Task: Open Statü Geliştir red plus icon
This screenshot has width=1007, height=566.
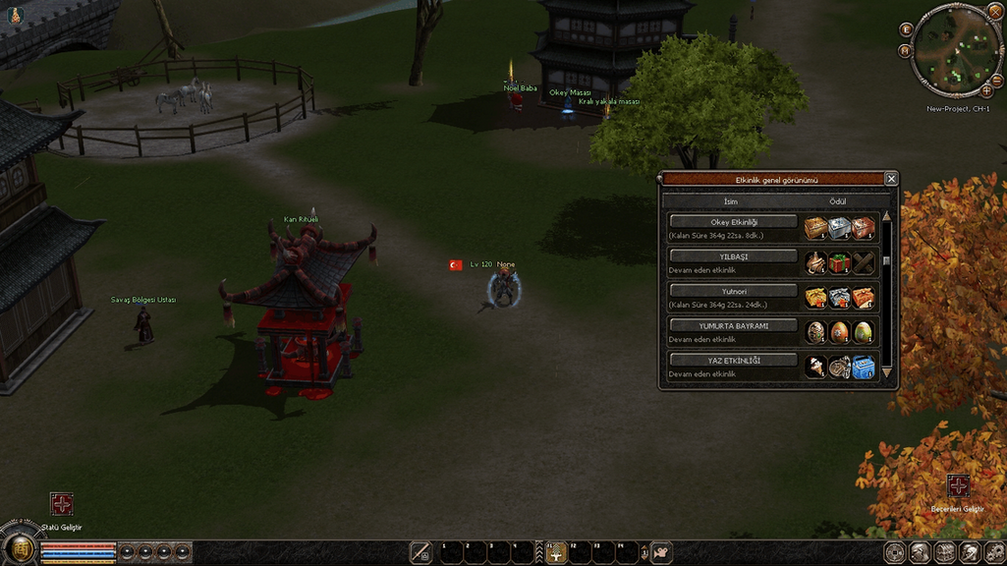Action: [61, 504]
